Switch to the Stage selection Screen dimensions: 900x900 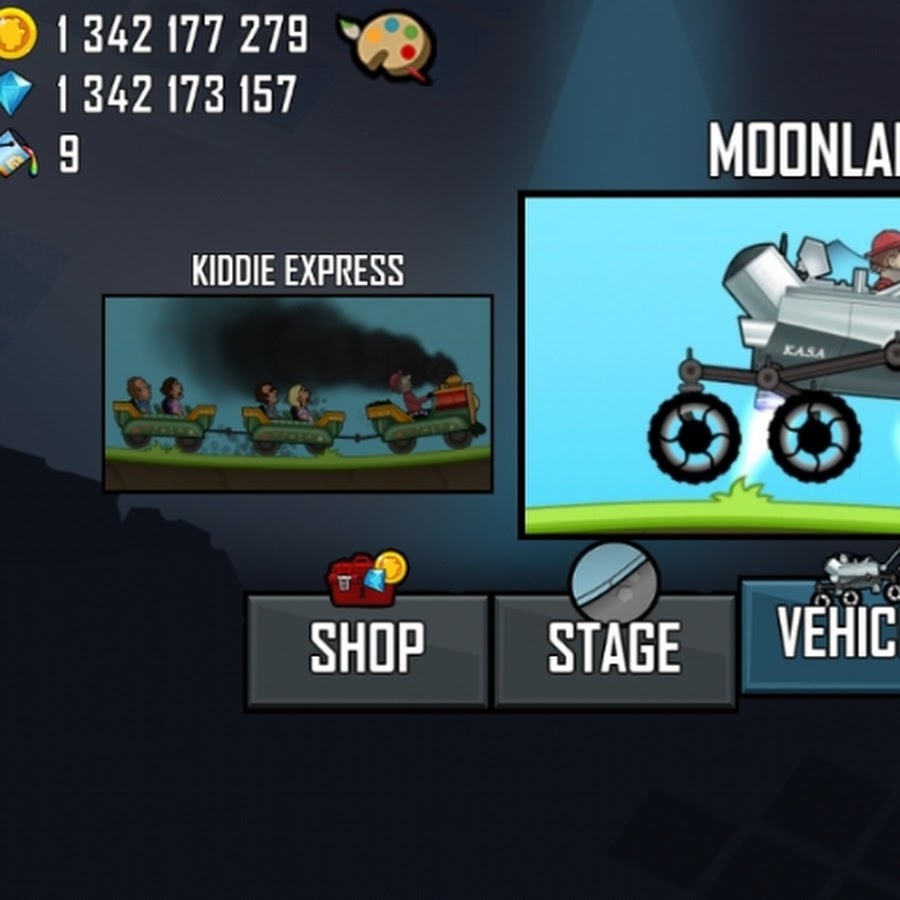pos(615,650)
